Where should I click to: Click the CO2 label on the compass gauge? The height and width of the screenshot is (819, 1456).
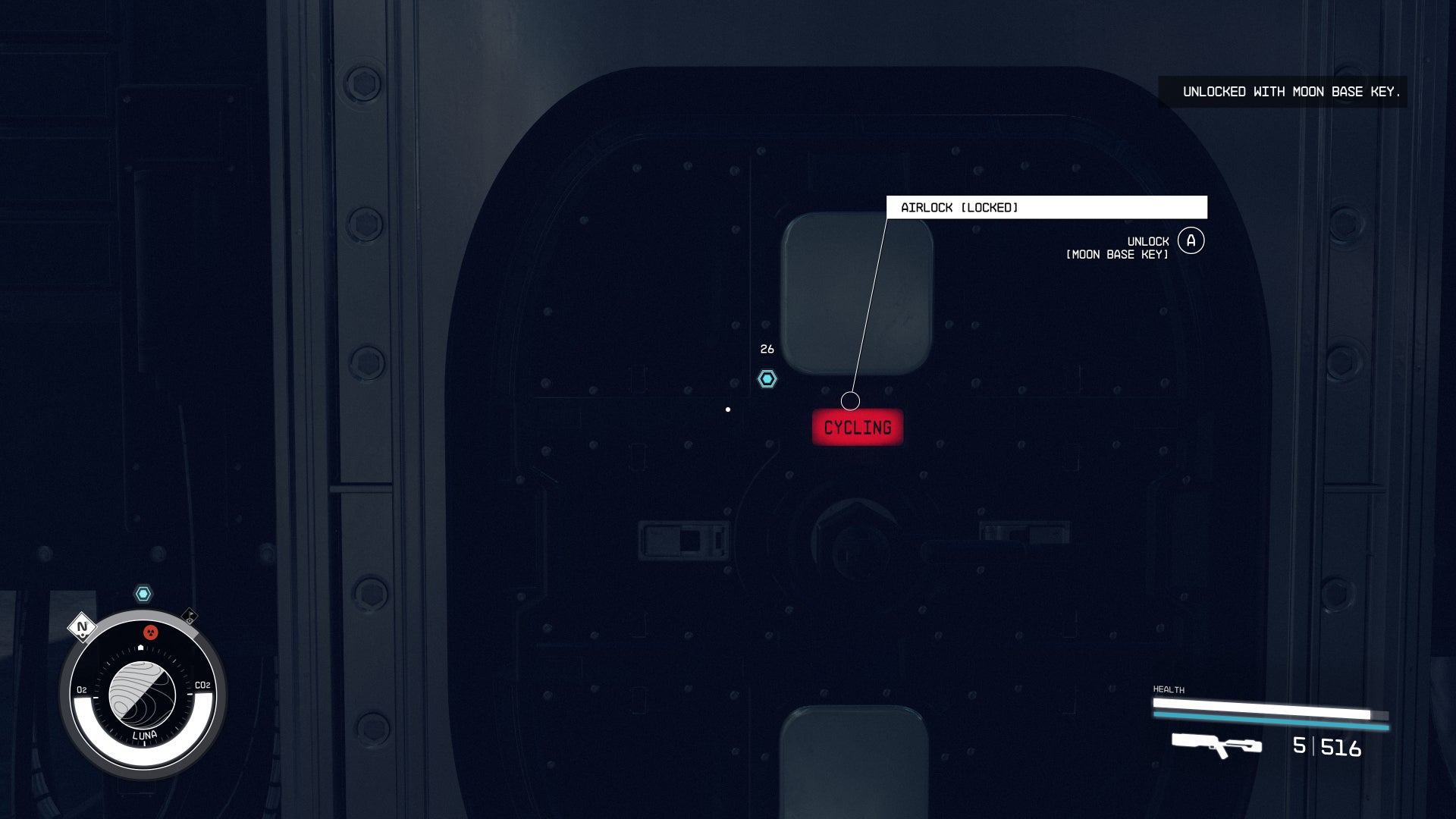202,685
